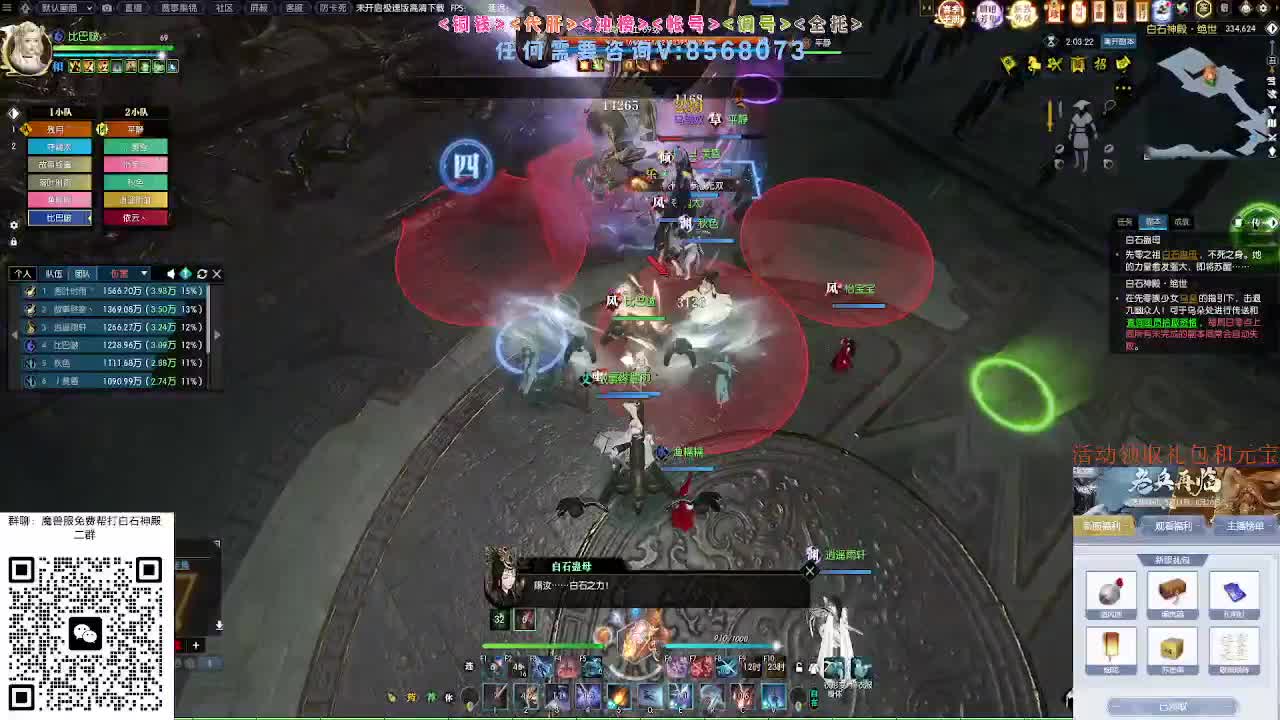The image size is (1280, 720).
Task: Select the first skill icon on the action bar
Action: click(492, 666)
